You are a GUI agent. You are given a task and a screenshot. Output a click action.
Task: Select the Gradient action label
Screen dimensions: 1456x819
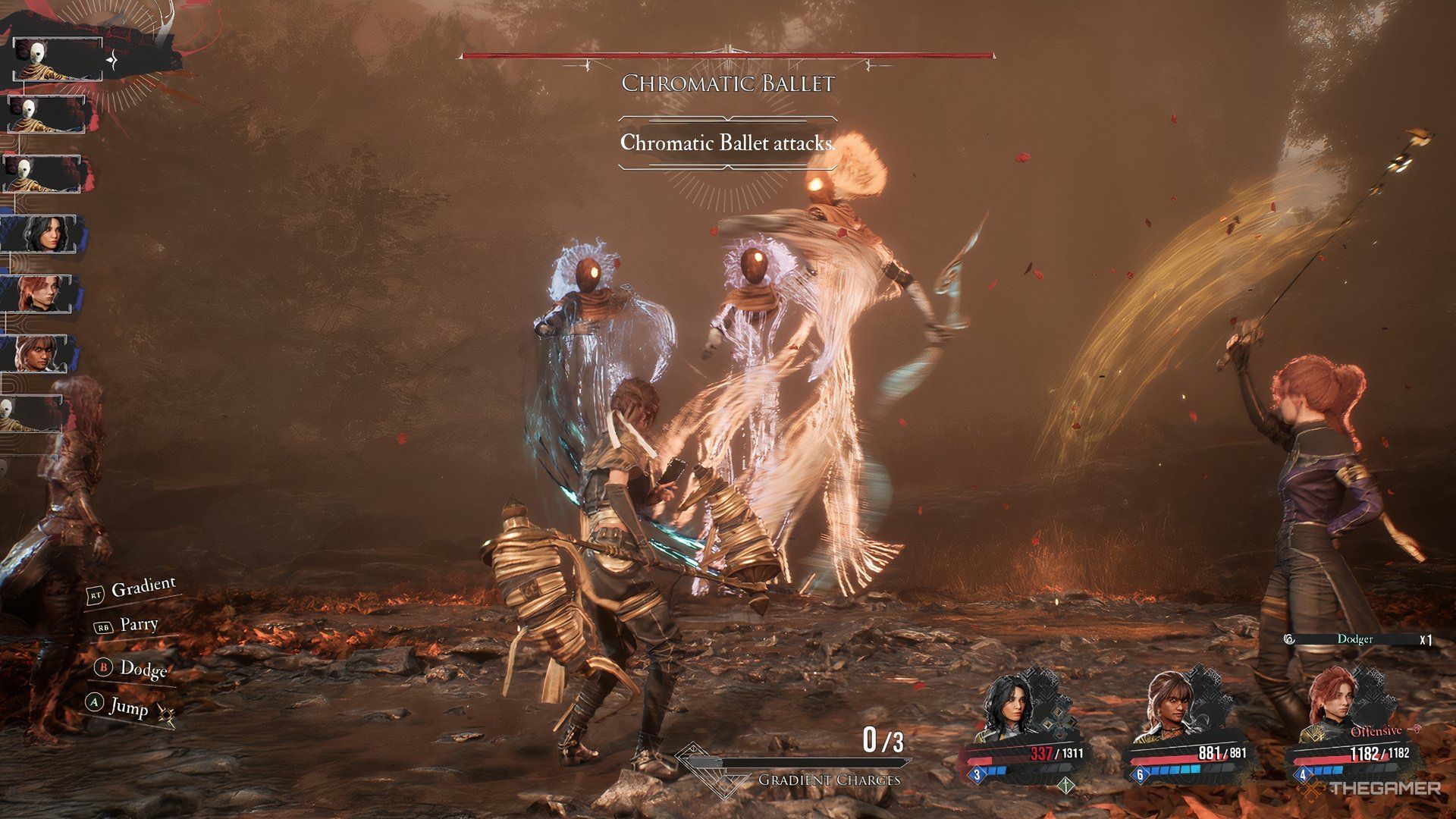pos(142,588)
